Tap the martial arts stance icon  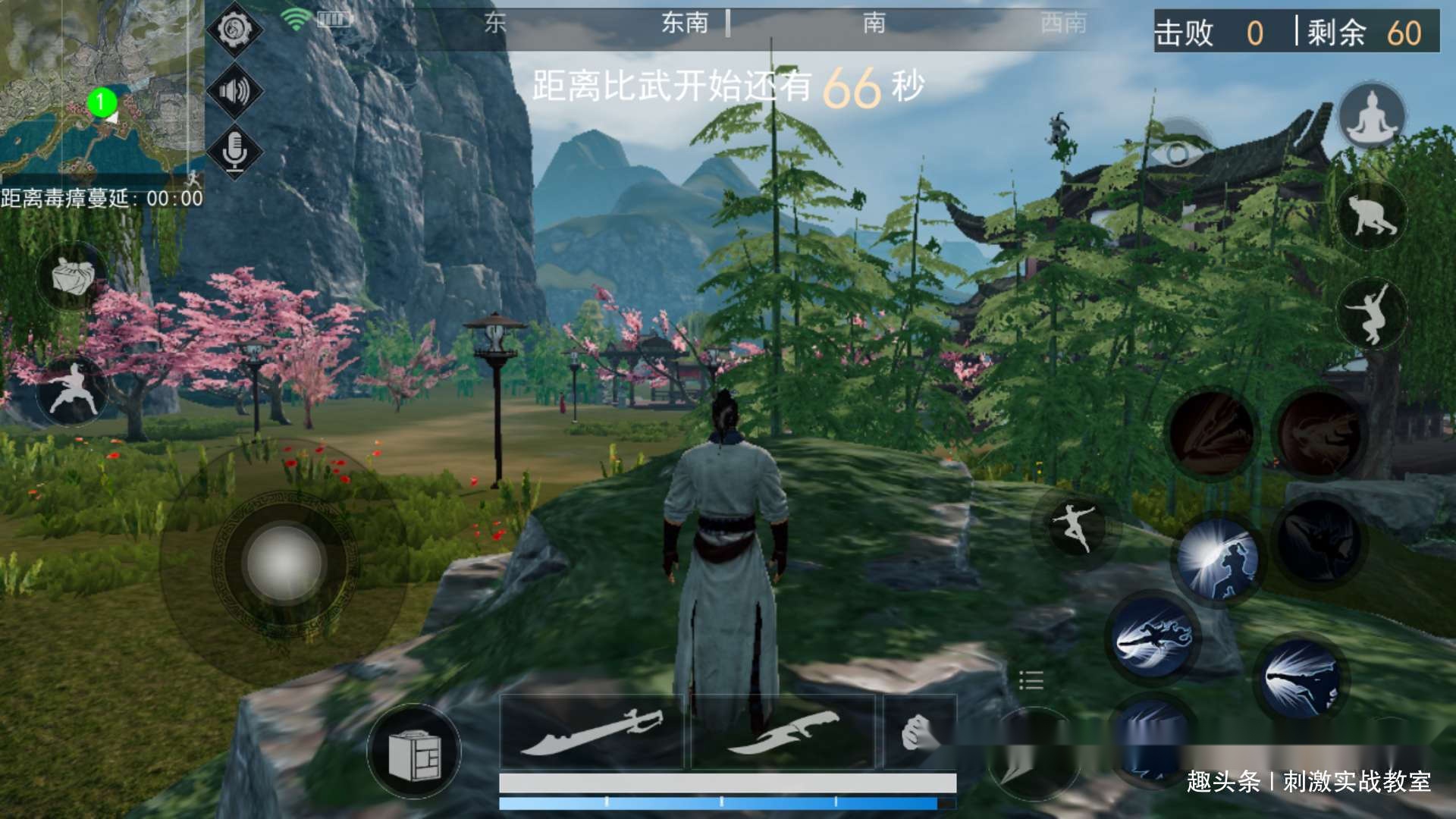pos(74,389)
